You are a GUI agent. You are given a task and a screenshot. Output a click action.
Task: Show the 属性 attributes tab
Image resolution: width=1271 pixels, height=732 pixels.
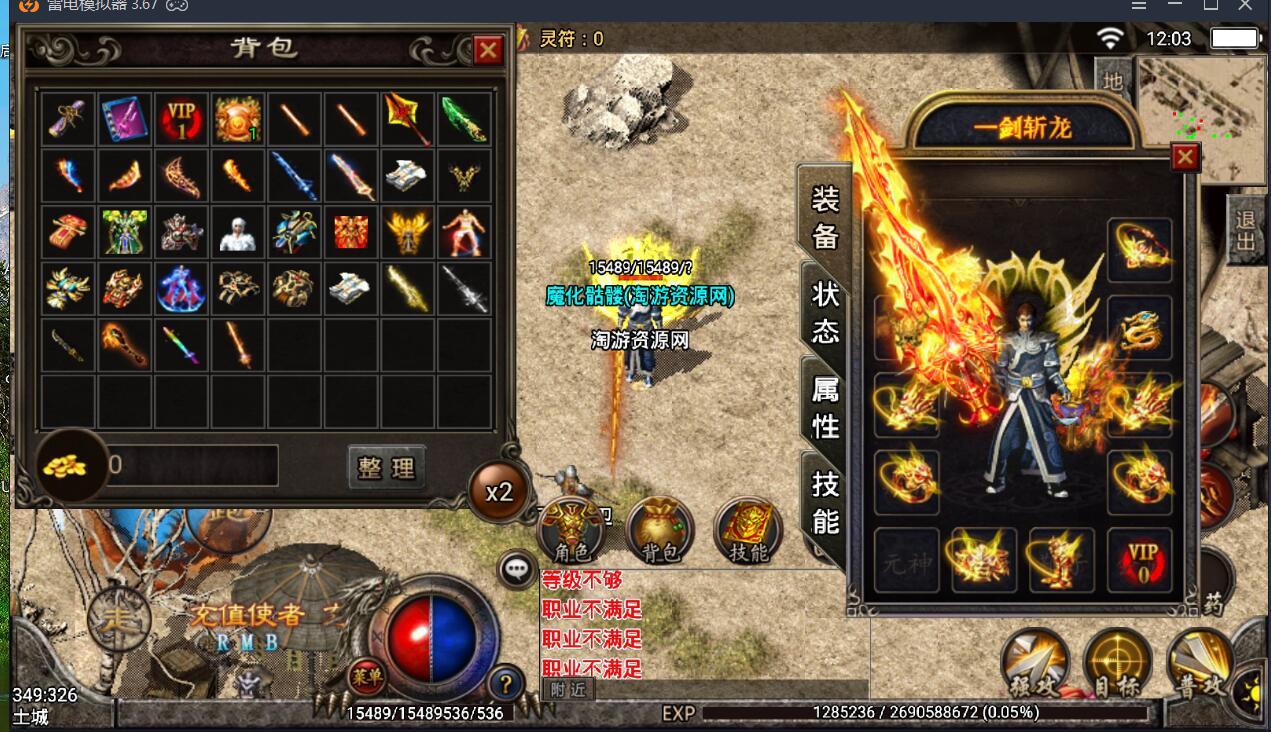(x=825, y=408)
